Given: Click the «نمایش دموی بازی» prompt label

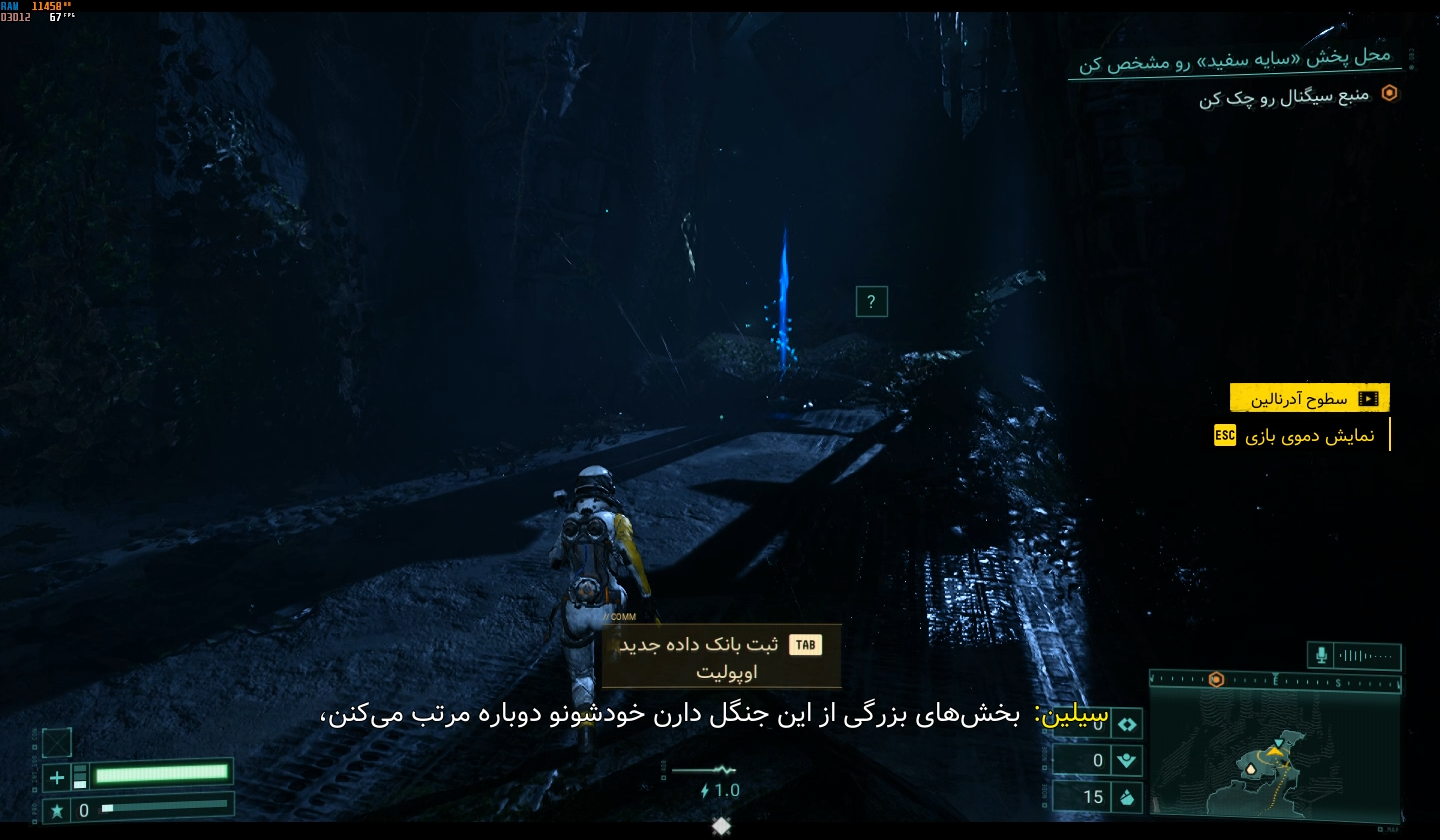Looking at the screenshot, I should click(x=1310, y=436).
